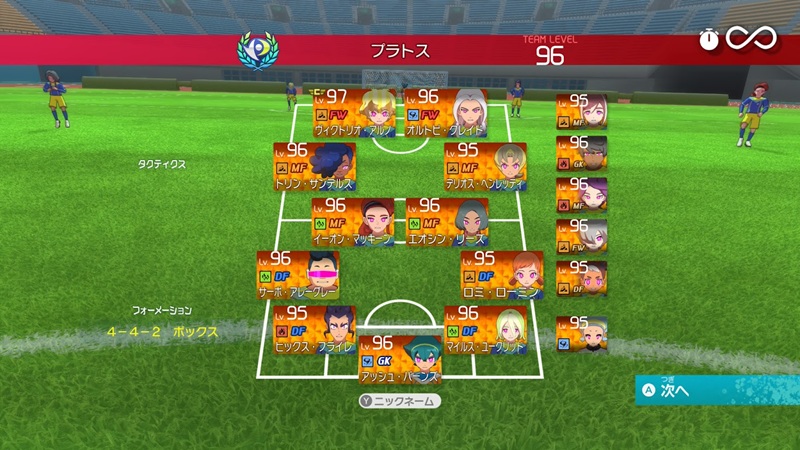Viewport: 800px width, 450px height.
Task: Choose midfielder エオシン・リーズ's card
Action: coord(446,220)
